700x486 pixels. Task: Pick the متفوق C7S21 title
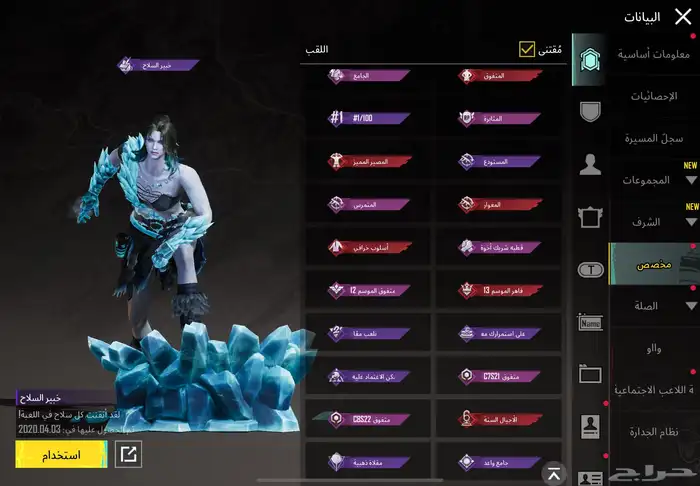[496, 376]
